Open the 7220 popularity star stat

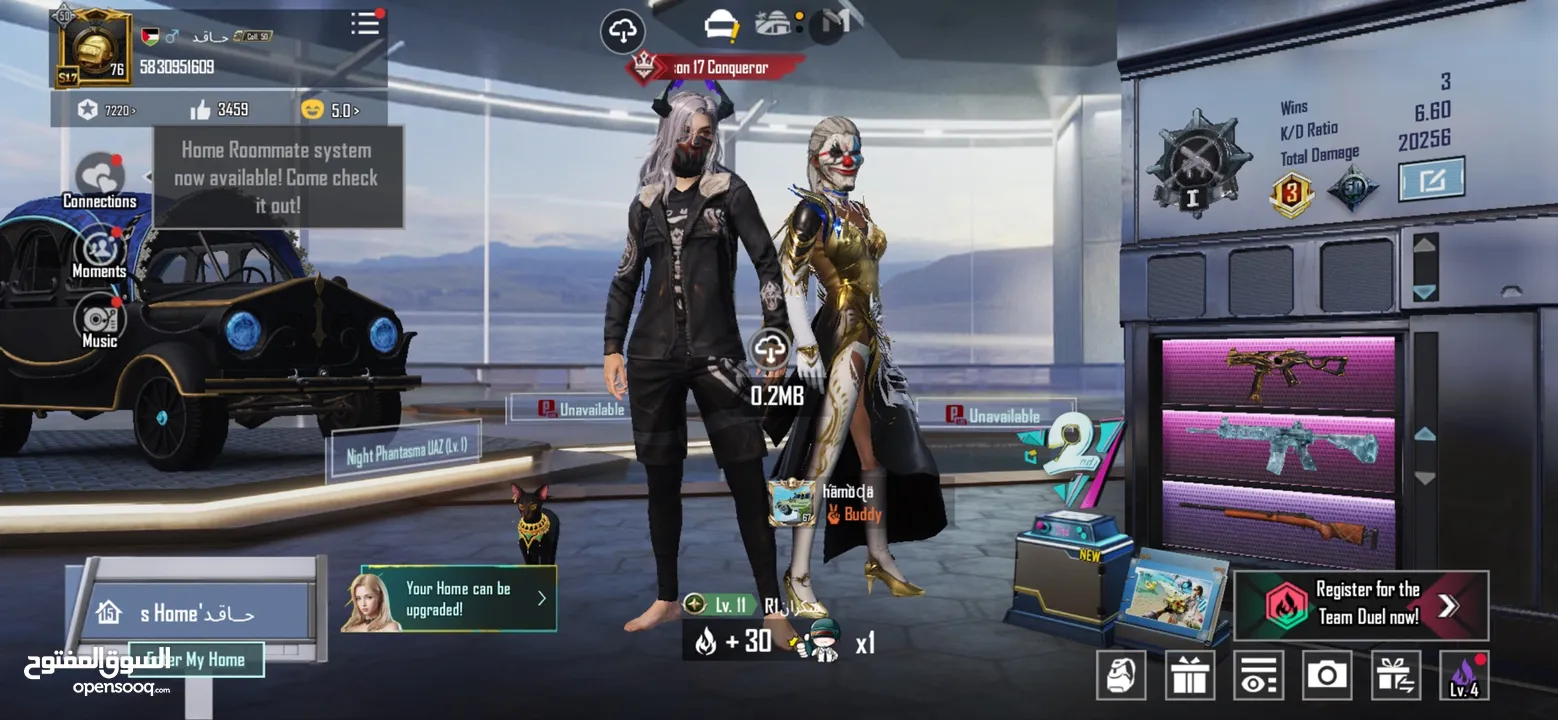click(106, 110)
